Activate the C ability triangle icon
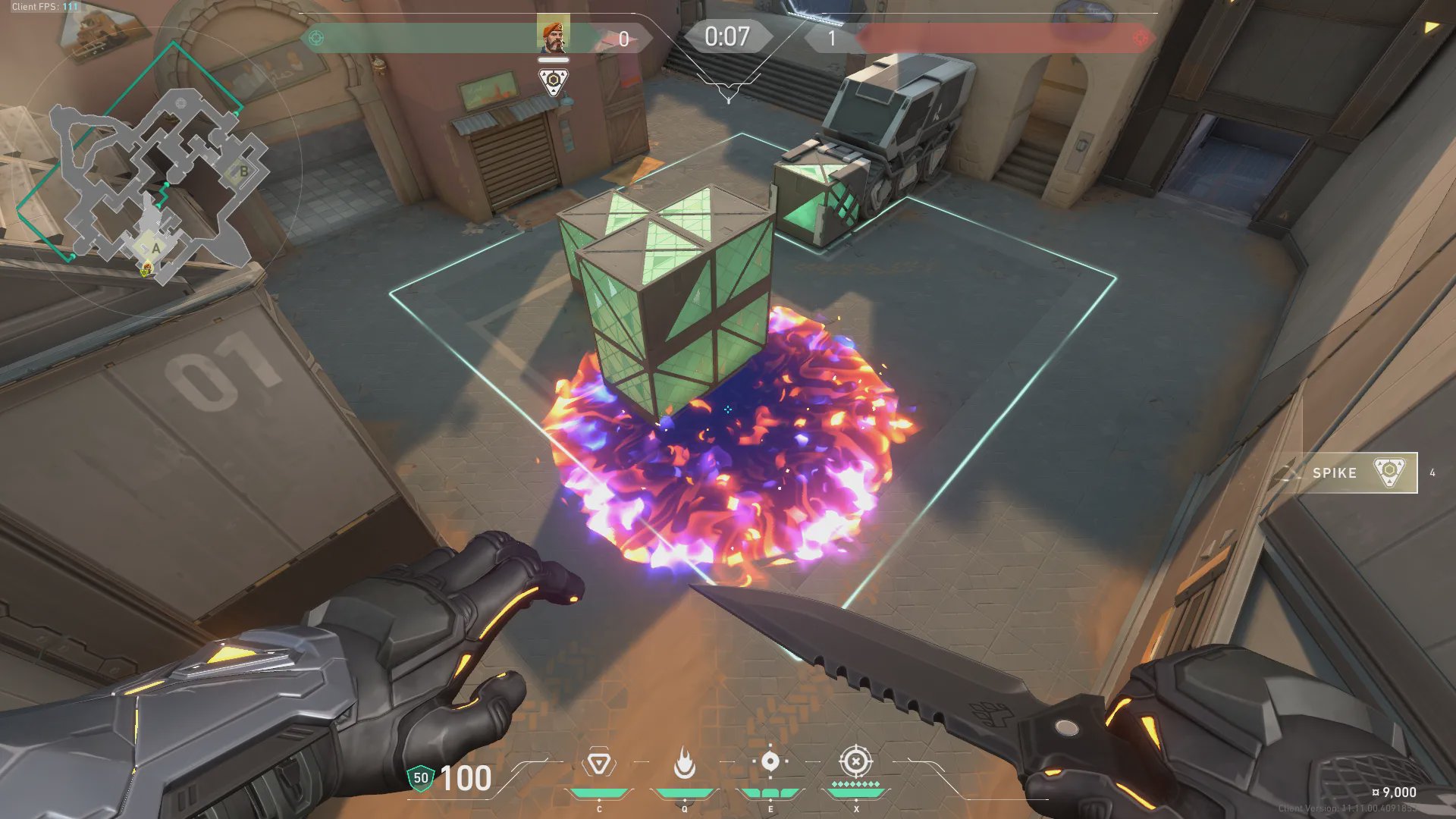 tap(598, 763)
